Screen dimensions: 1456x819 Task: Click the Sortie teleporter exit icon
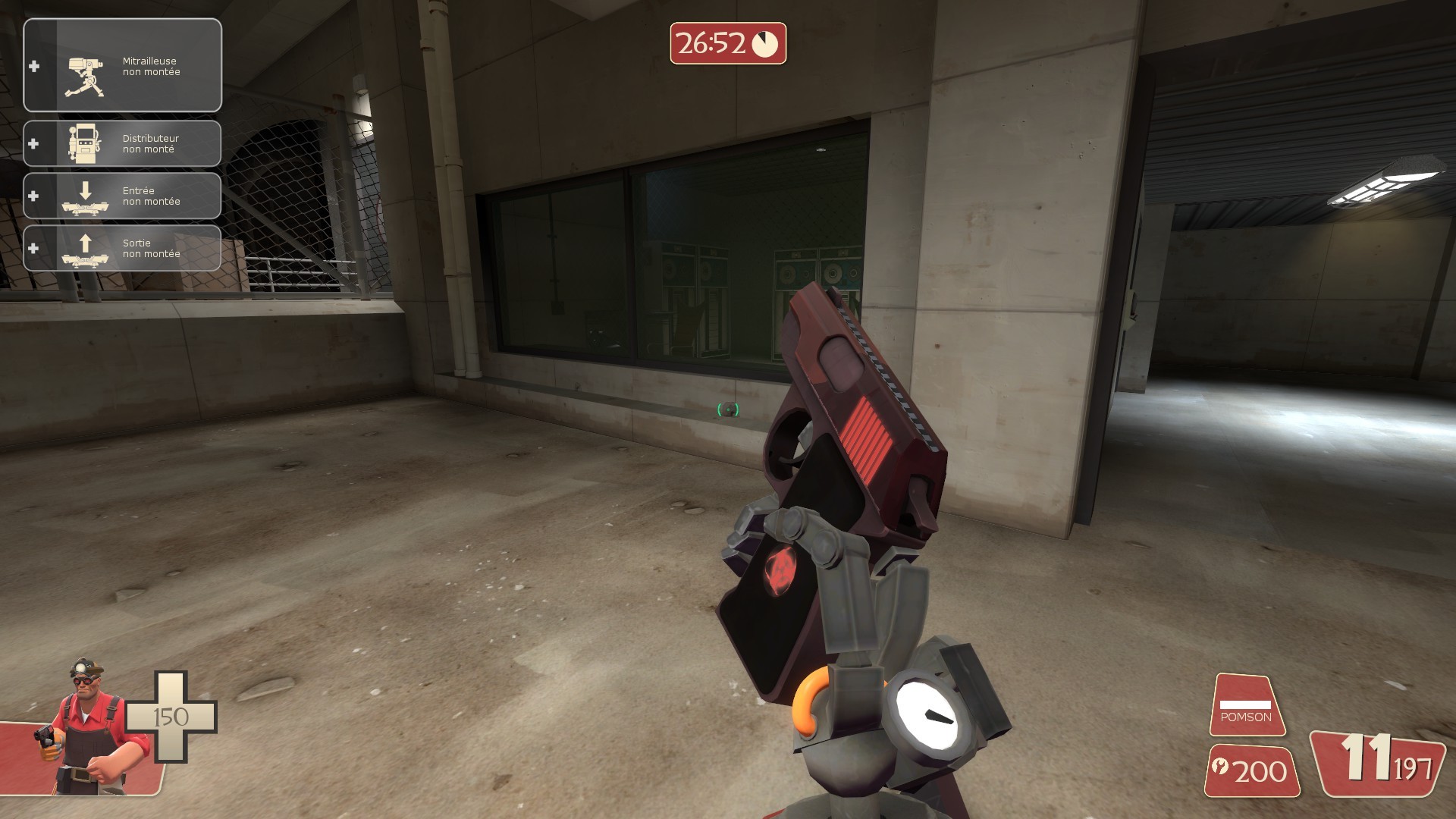coord(86,248)
